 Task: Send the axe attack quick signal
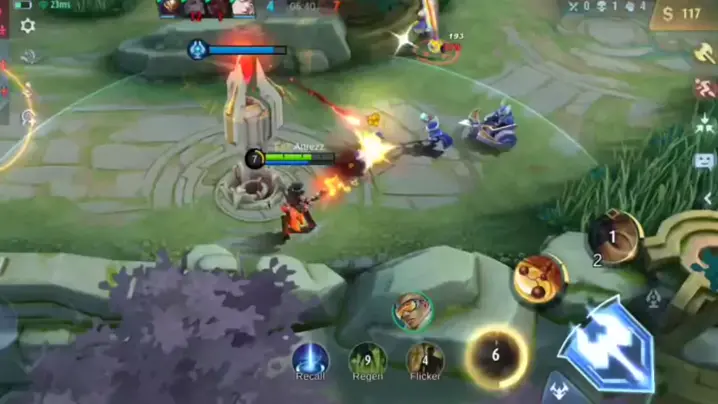click(x=704, y=52)
